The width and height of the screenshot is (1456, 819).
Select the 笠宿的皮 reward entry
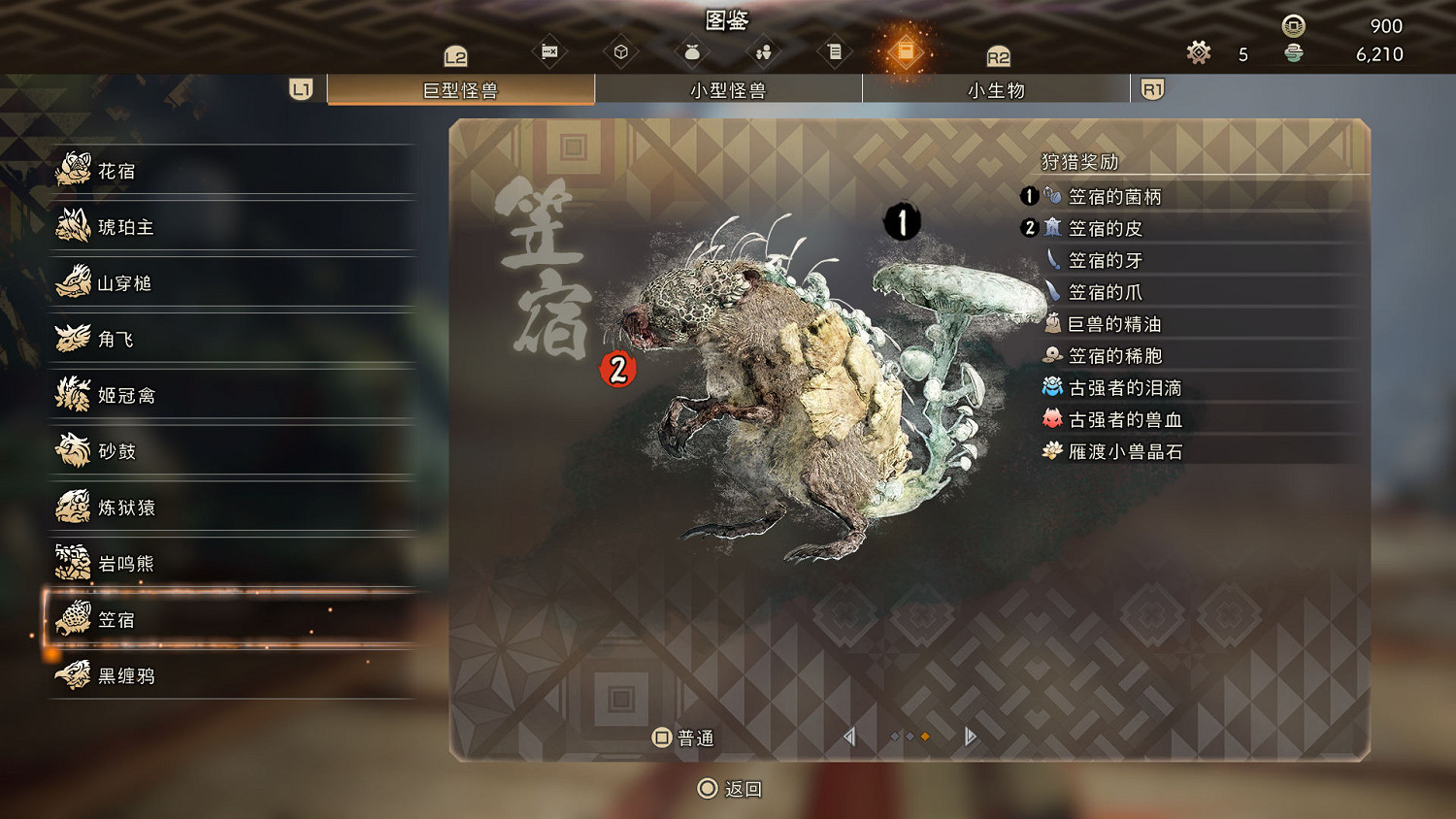[x=1107, y=228]
